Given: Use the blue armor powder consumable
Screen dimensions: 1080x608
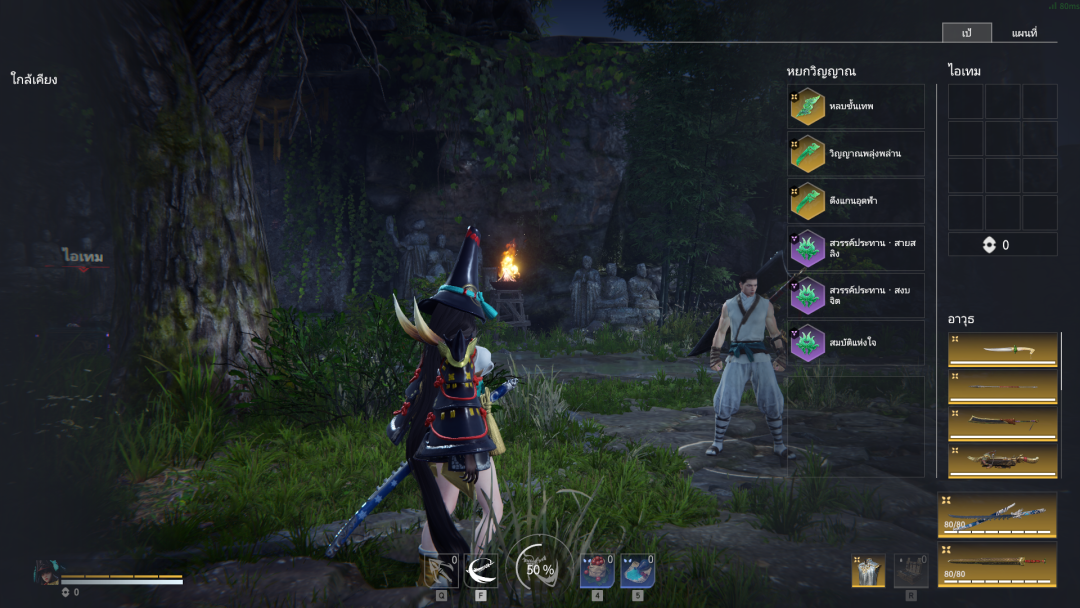Looking at the screenshot, I should click(637, 570).
